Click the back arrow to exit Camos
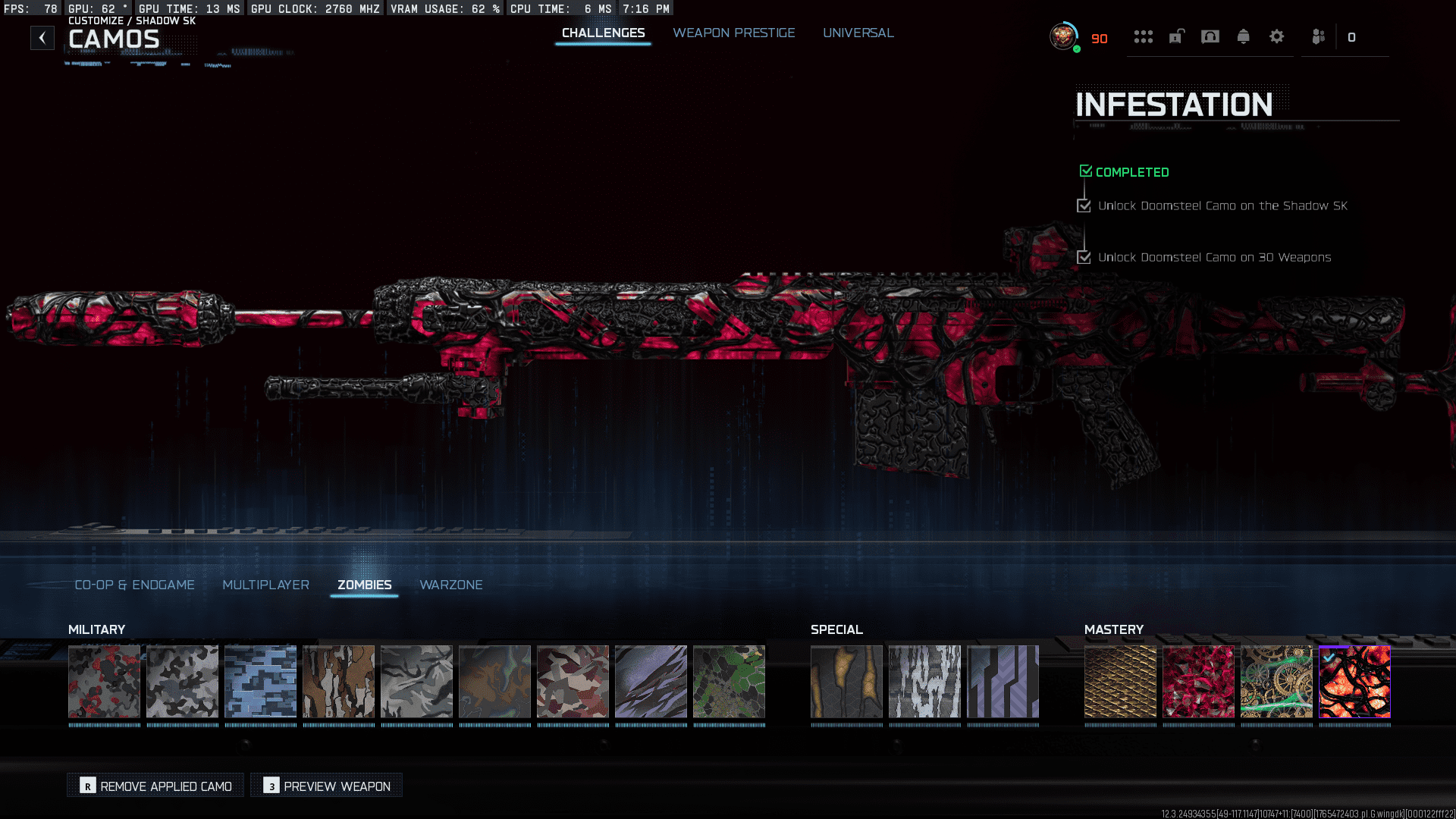Viewport: 1456px width, 819px height. click(x=42, y=37)
